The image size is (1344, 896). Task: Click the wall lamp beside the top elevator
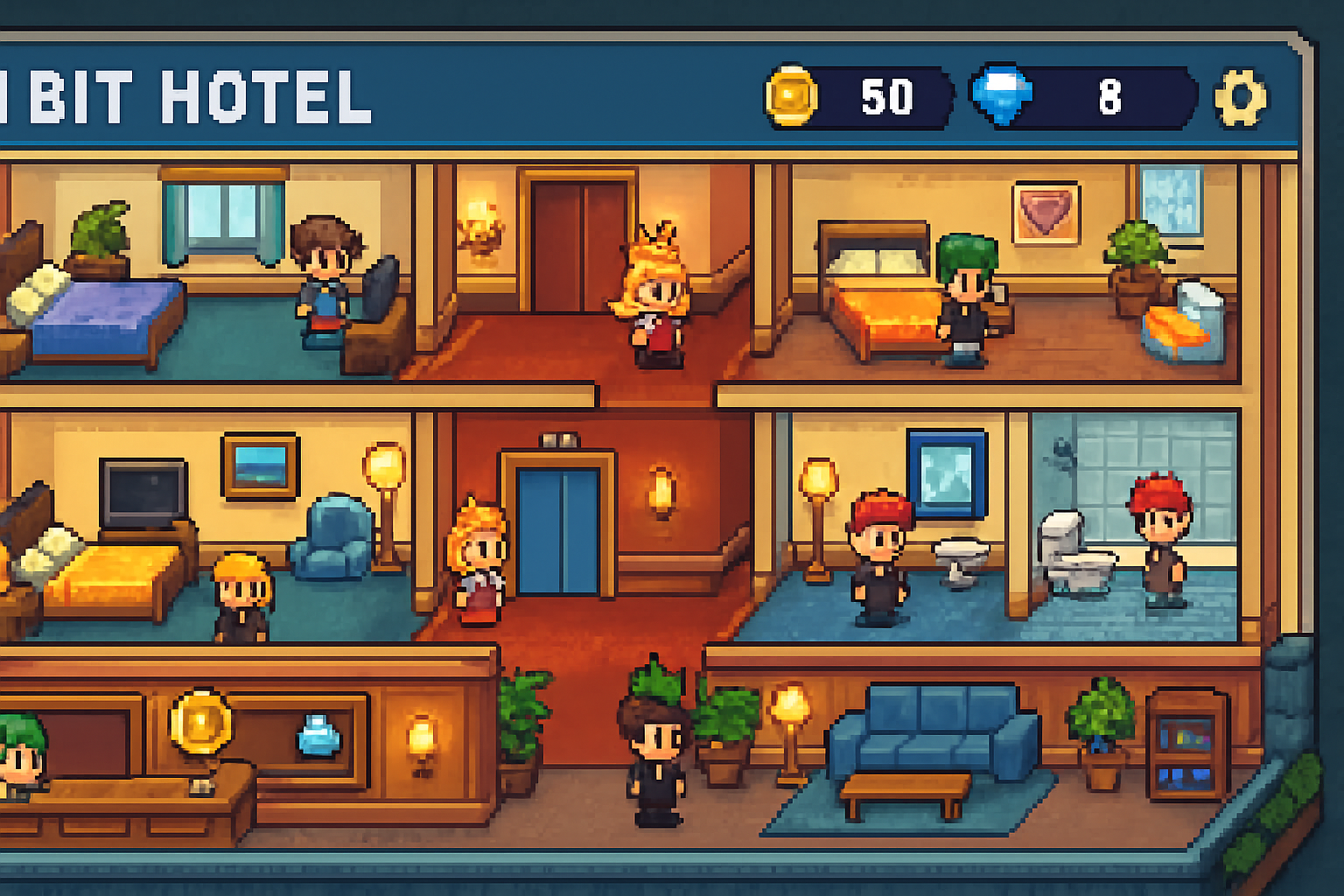click(x=482, y=223)
